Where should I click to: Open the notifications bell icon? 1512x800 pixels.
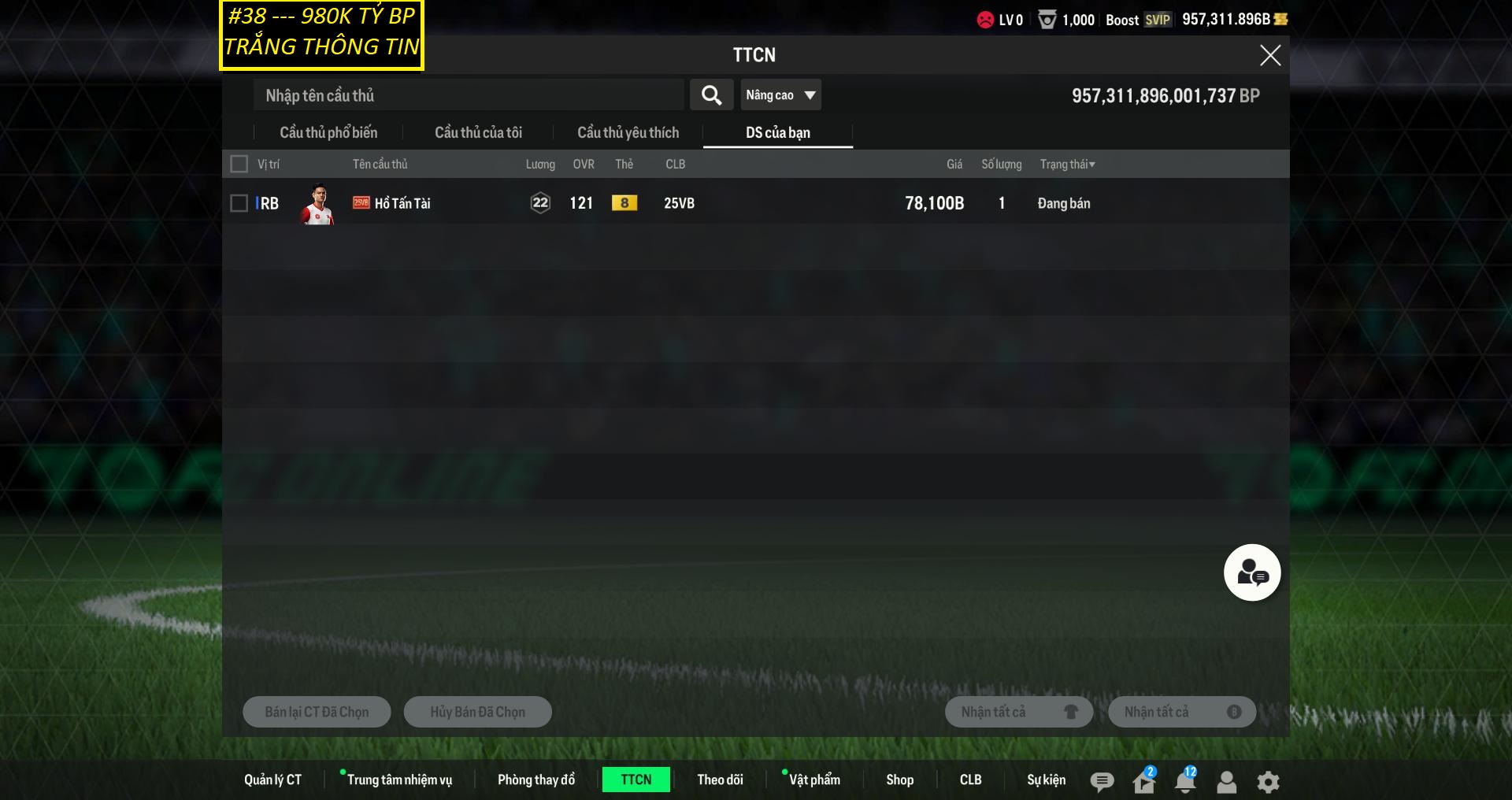coord(1184,781)
